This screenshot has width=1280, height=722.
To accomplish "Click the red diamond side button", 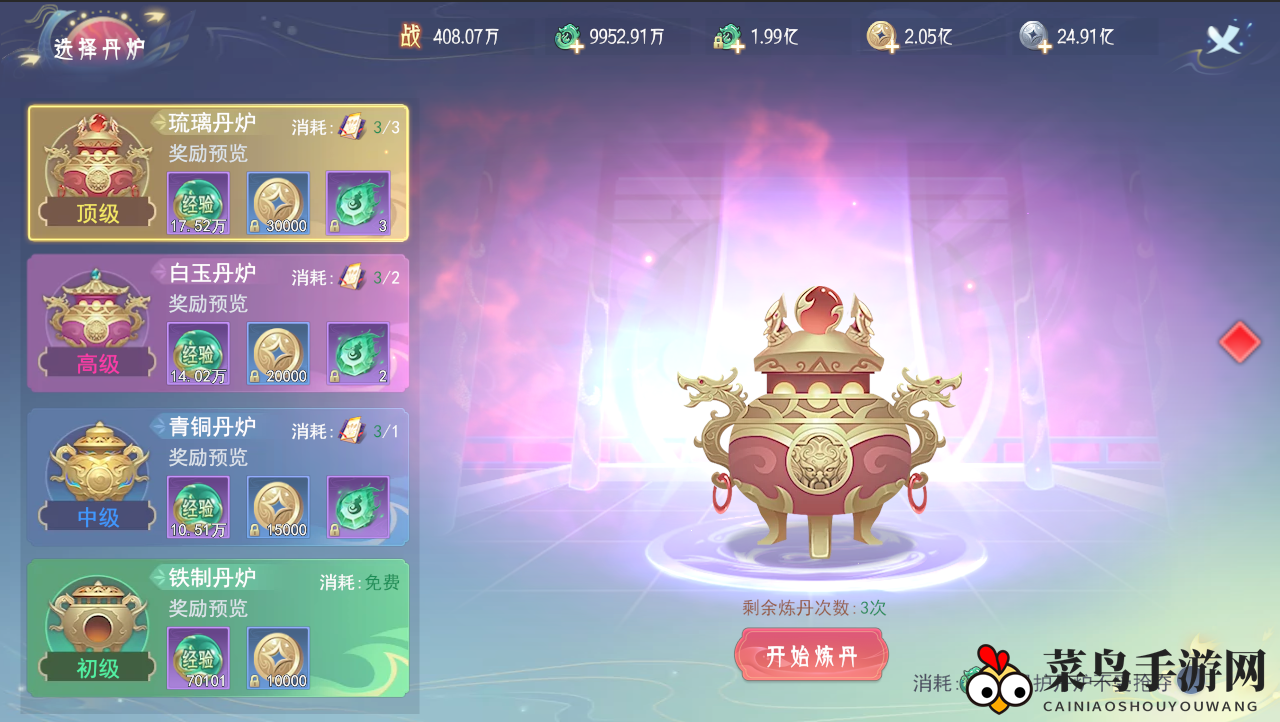I will click(1240, 342).
